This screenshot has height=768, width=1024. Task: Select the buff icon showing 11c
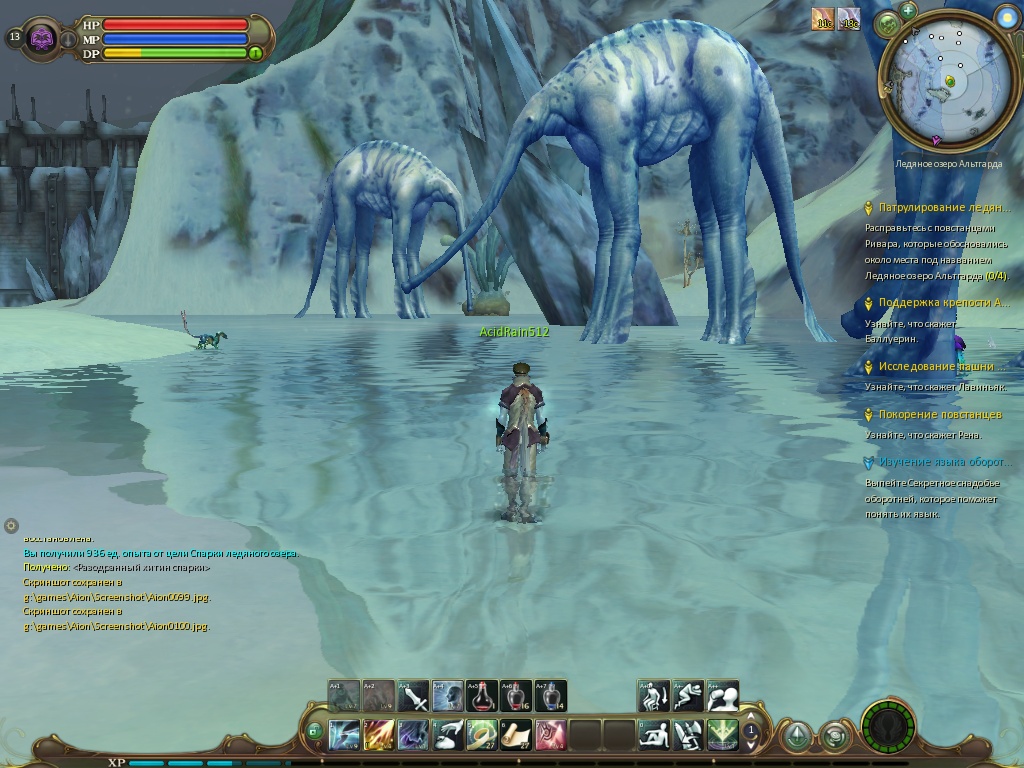[x=822, y=19]
